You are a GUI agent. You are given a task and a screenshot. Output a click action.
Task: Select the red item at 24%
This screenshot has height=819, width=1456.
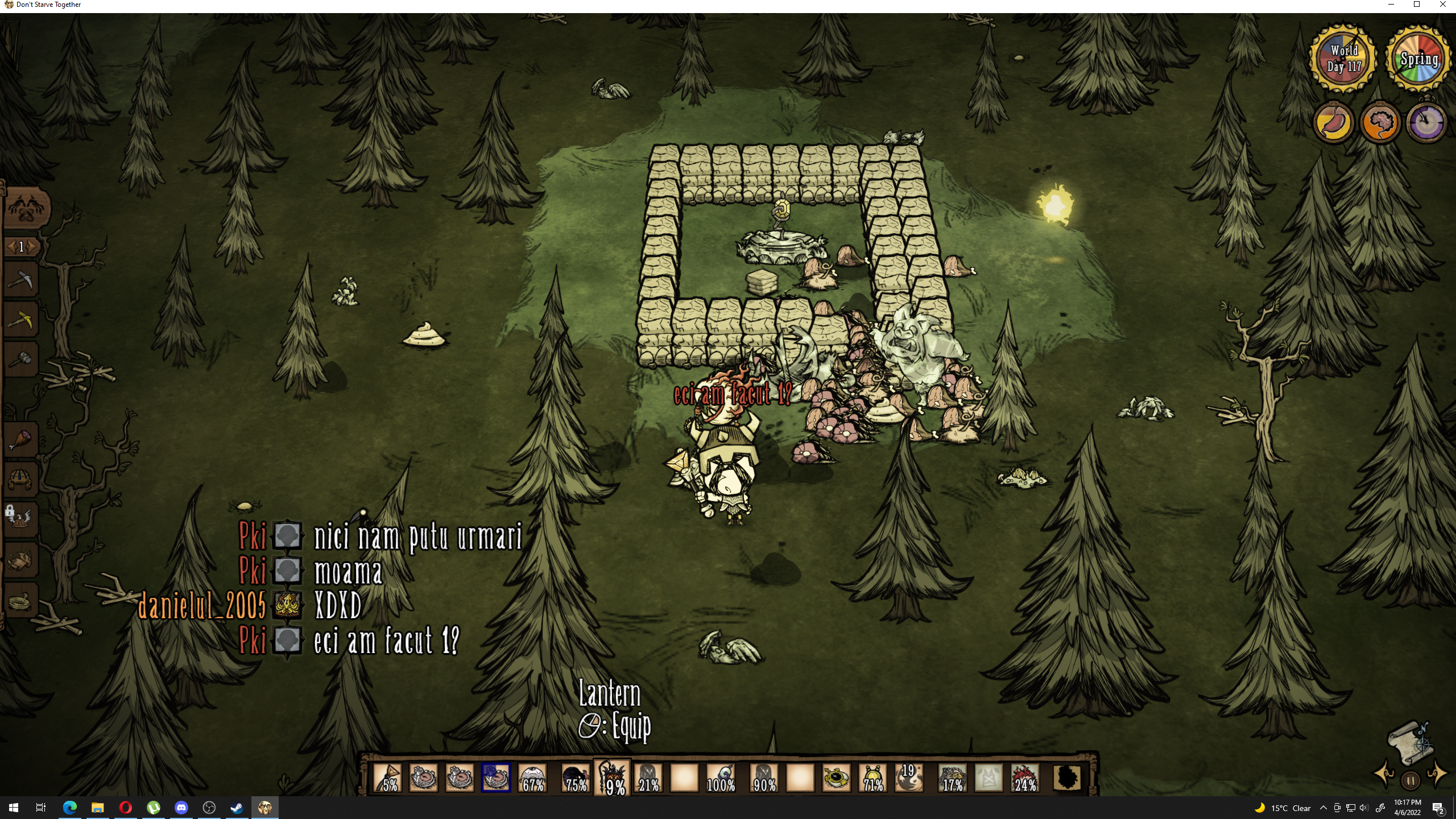coord(1025,777)
